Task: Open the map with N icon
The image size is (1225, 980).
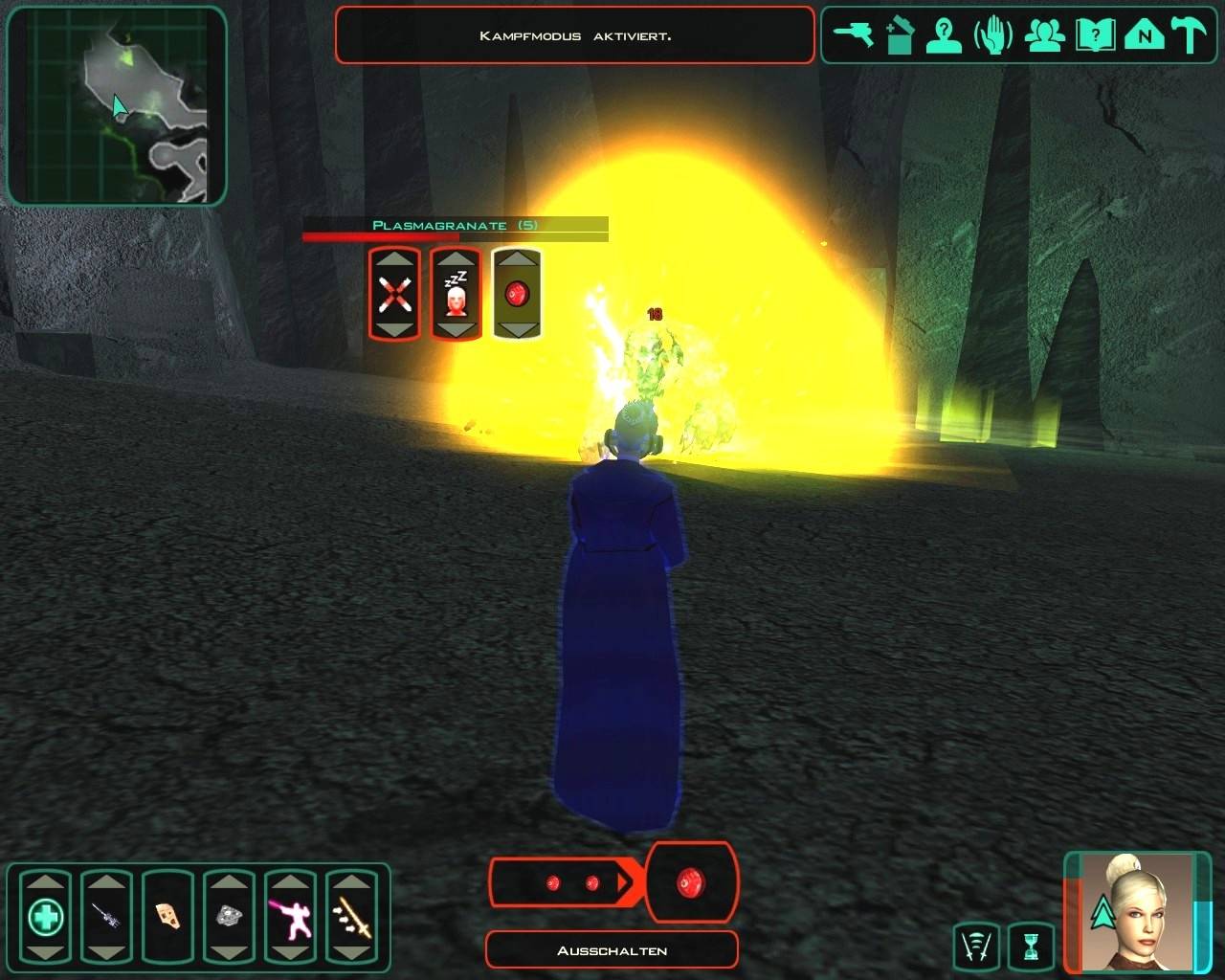Action: point(1144,36)
